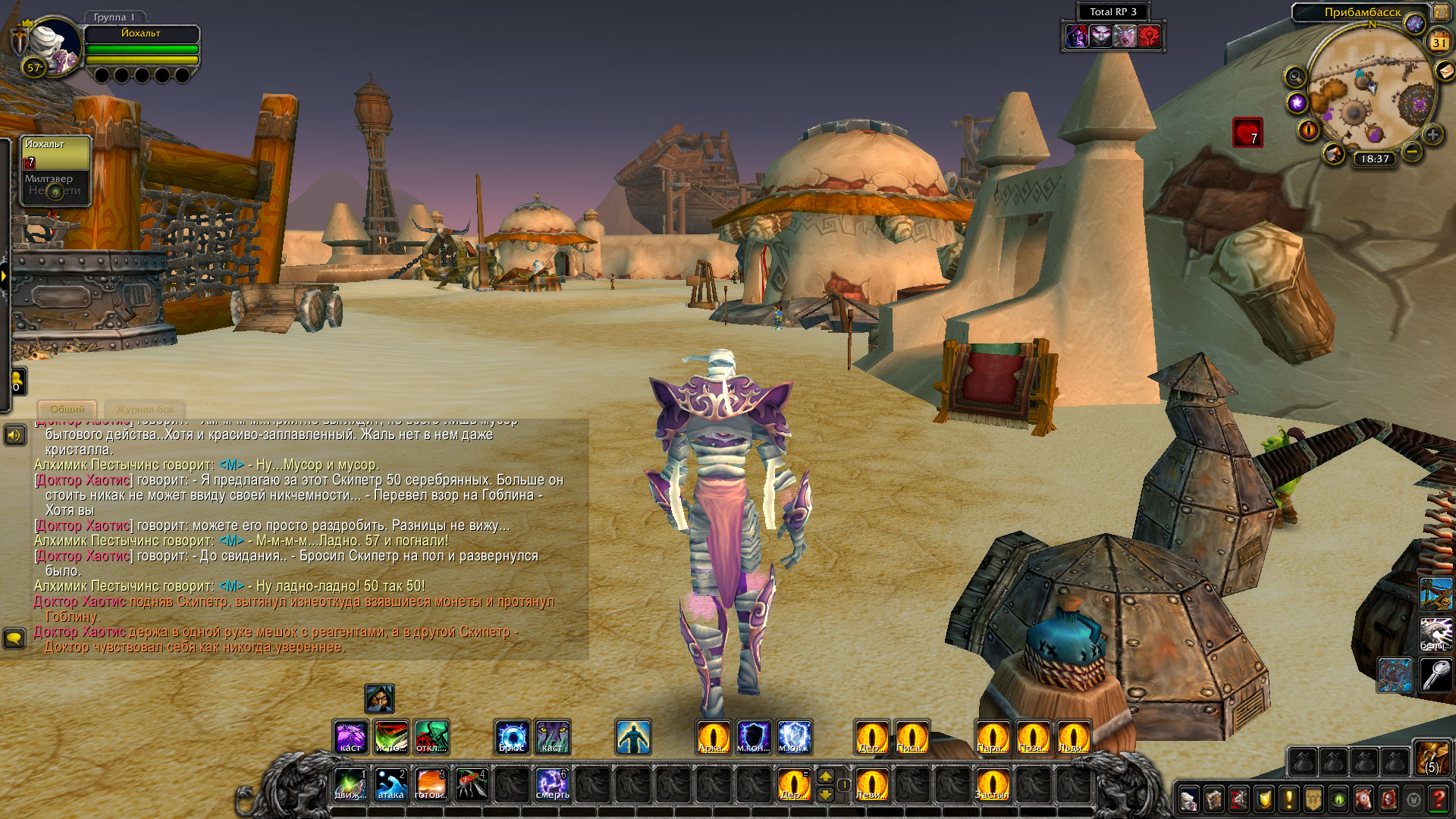This screenshot has height=819, width=1456.
Task: Open the keyring key icon
Action: point(1436,673)
